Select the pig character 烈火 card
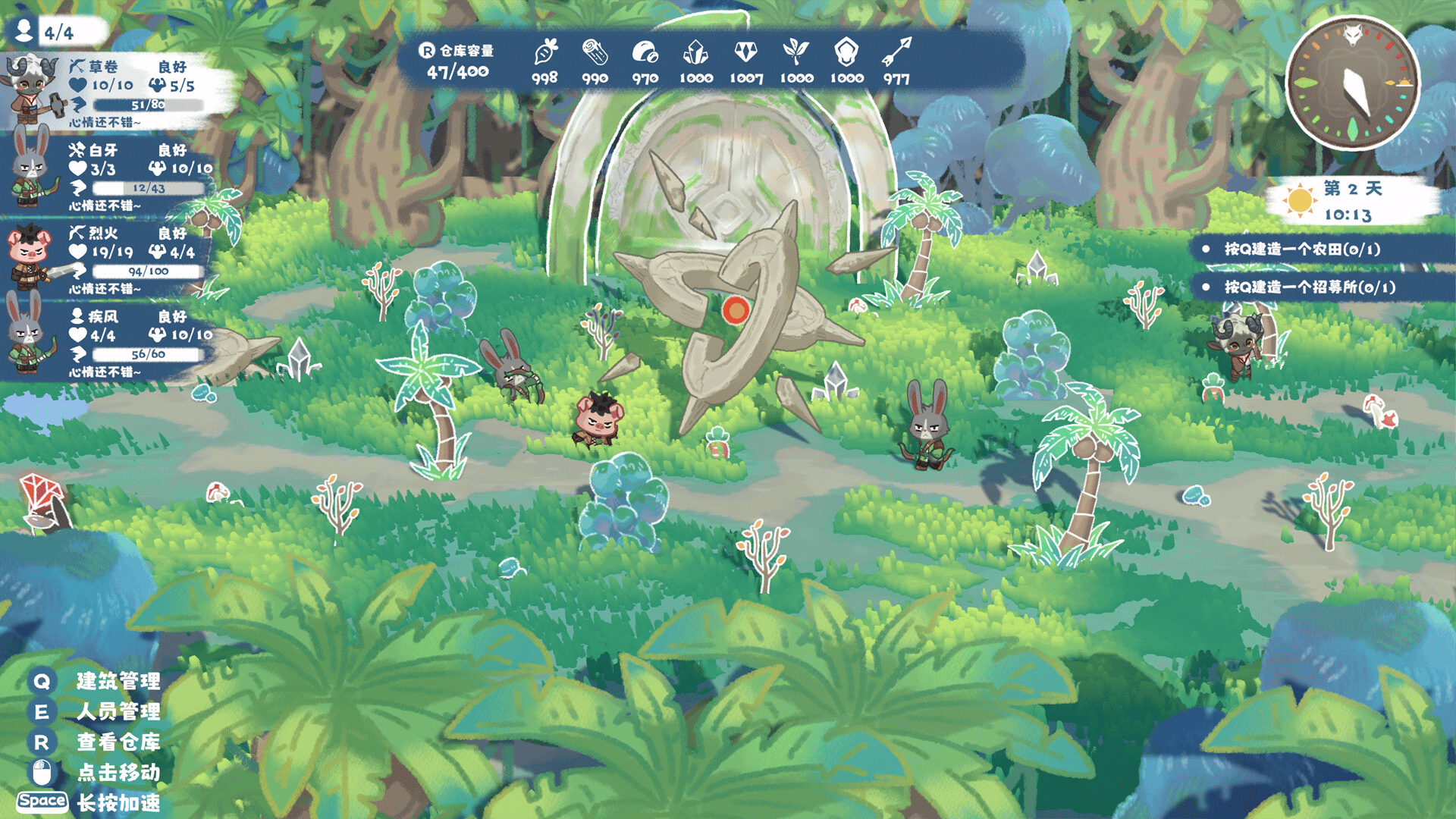Viewport: 1456px width, 819px height. click(x=114, y=258)
